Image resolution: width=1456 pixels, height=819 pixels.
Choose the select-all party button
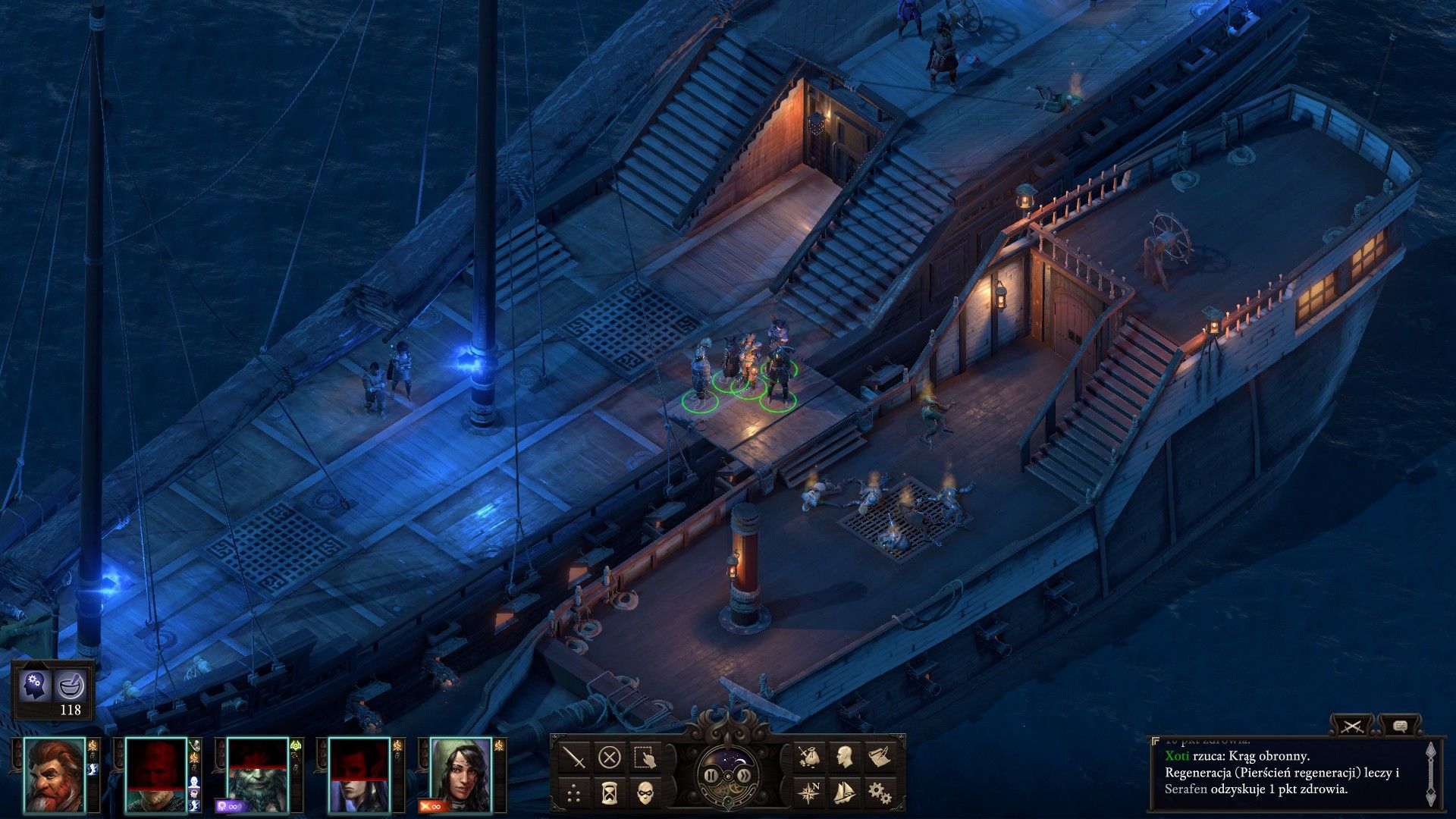(x=645, y=757)
